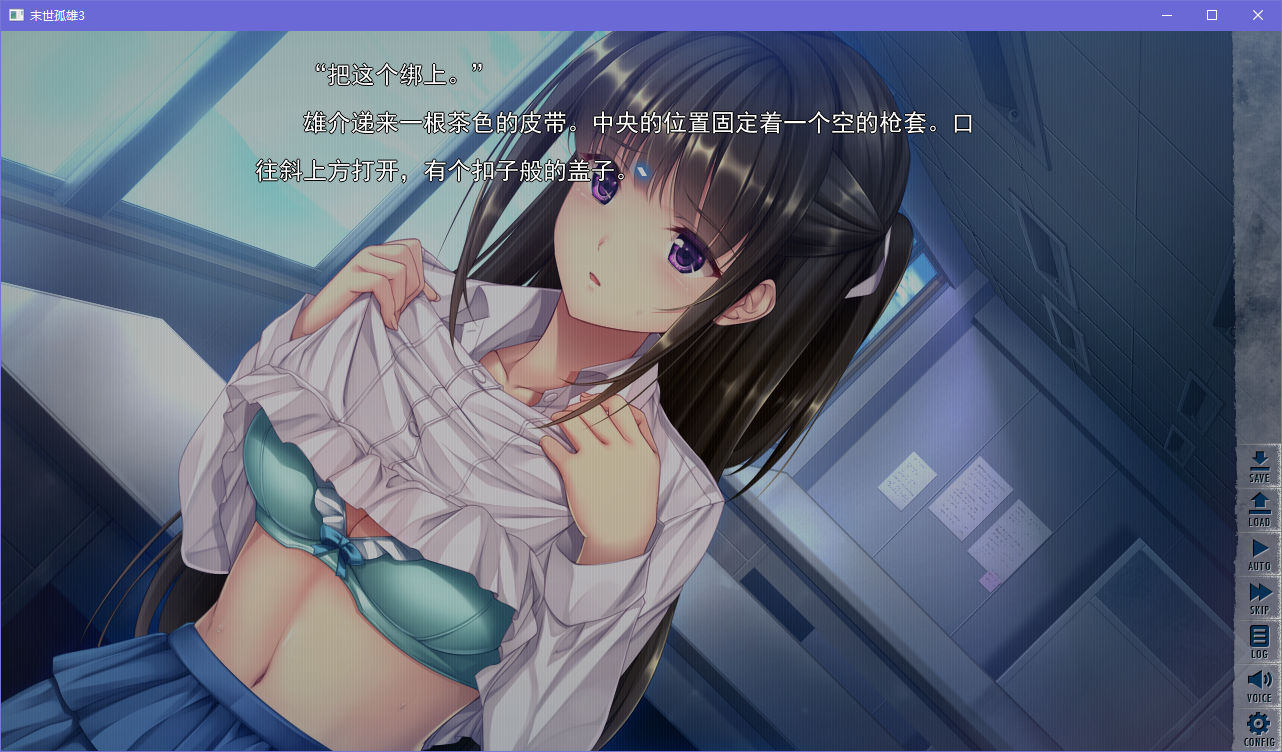Open the LOAD menu
Screen dimensions: 1282x752
pyautogui.click(x=1259, y=509)
